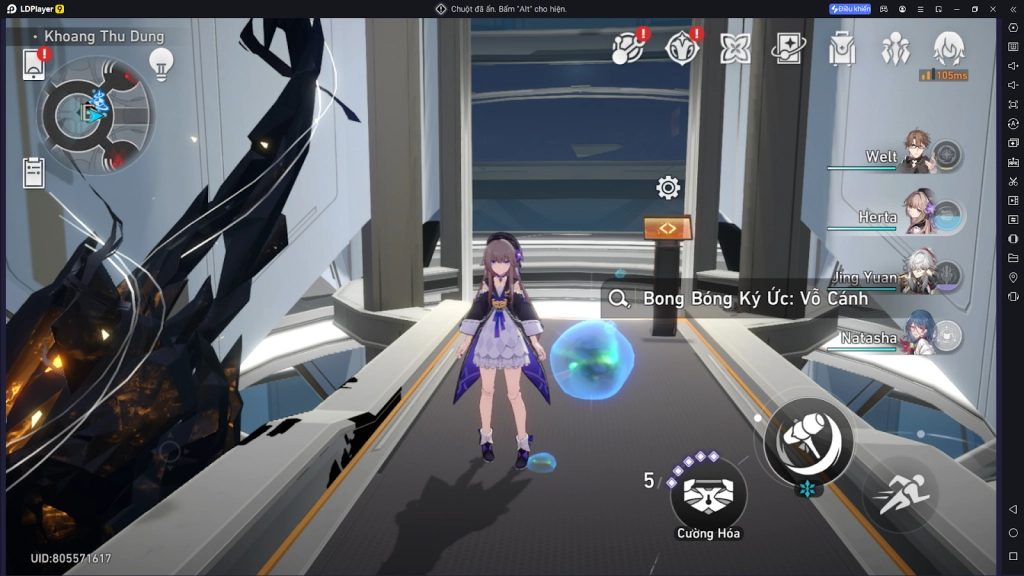Switch to party member Natasha

click(x=912, y=337)
